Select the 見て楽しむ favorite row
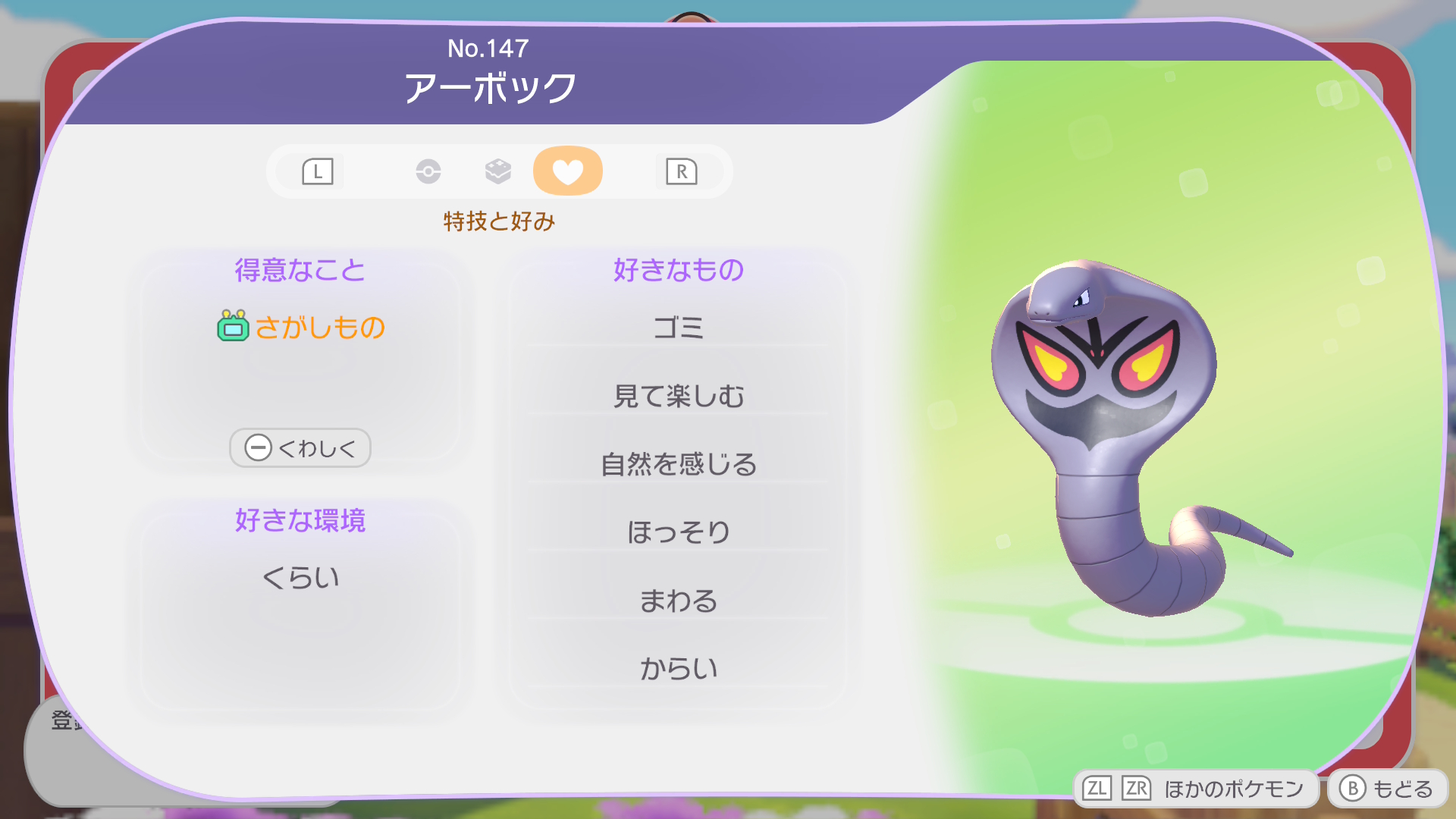 click(x=678, y=396)
